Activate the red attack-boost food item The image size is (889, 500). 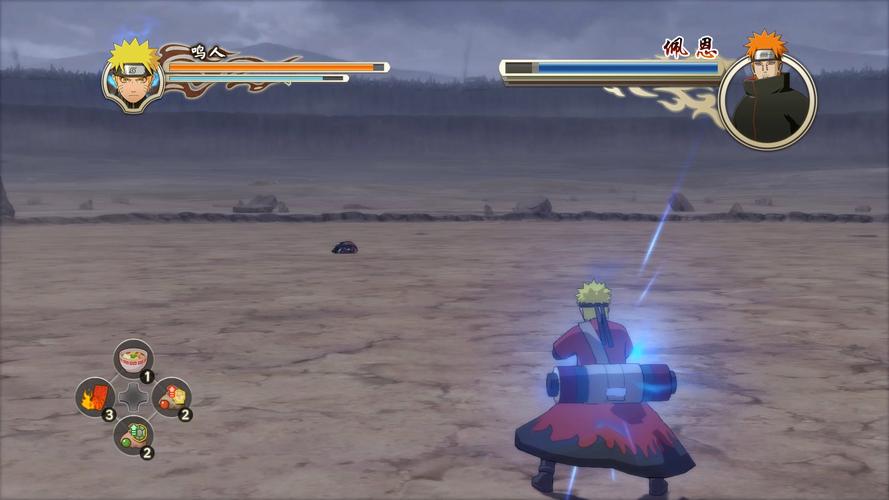[x=171, y=397]
